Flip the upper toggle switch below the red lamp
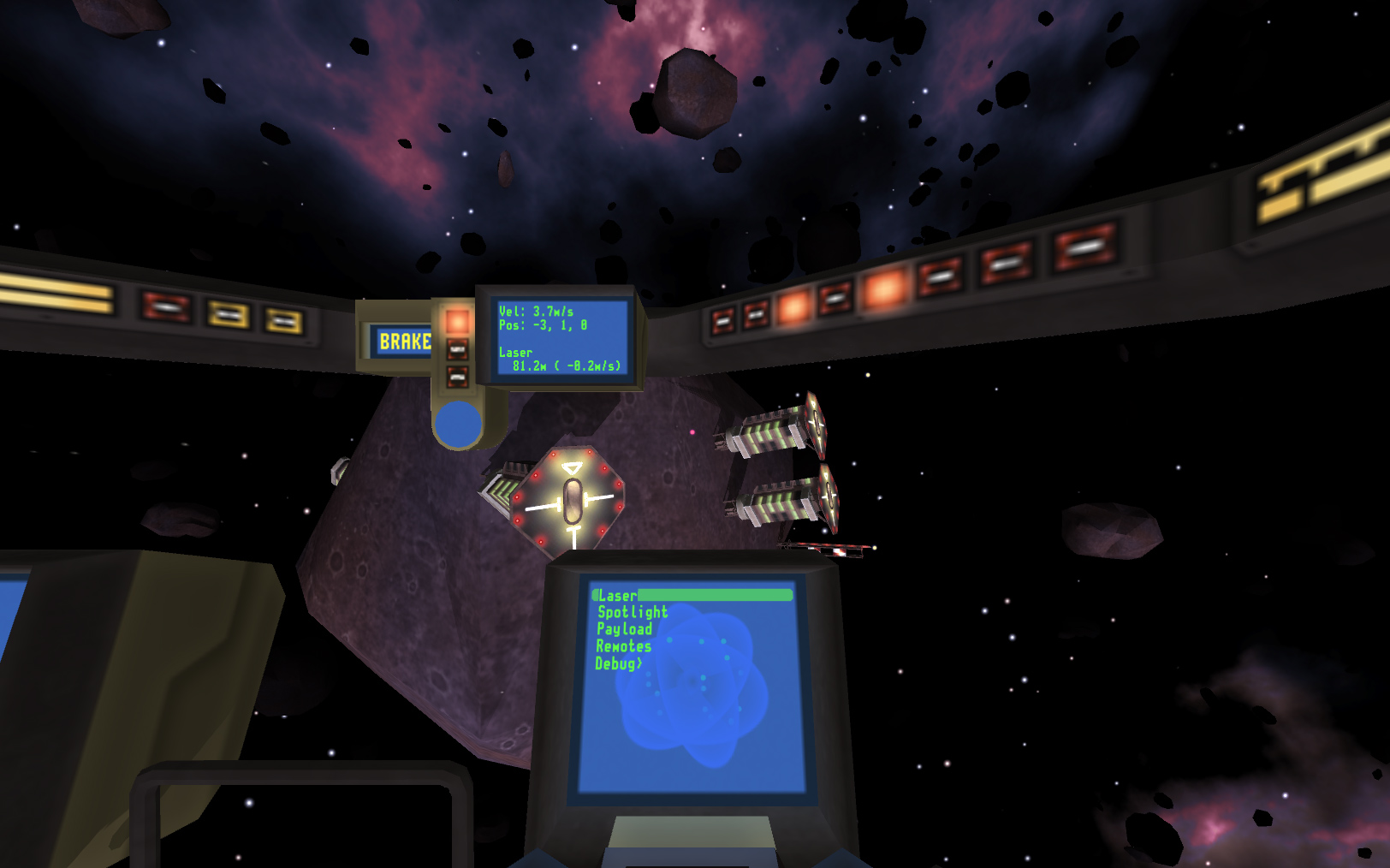Screen dimensions: 1390x868 (x=457, y=349)
